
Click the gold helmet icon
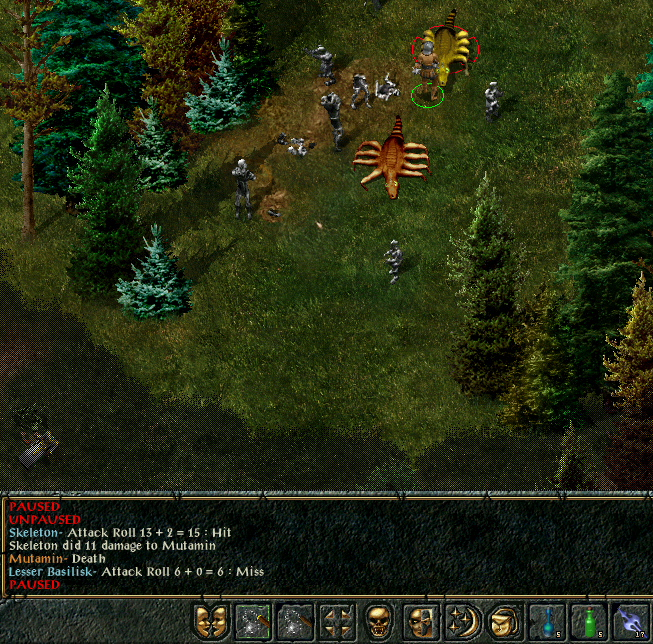pyautogui.click(x=503, y=621)
